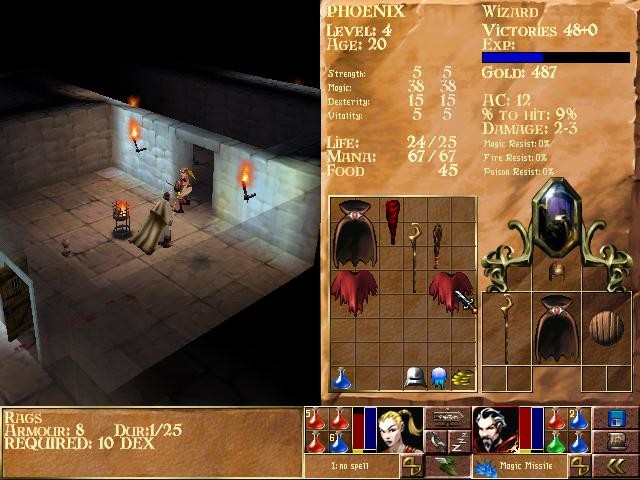Select the red tasseled cap in the inventory

(390, 219)
